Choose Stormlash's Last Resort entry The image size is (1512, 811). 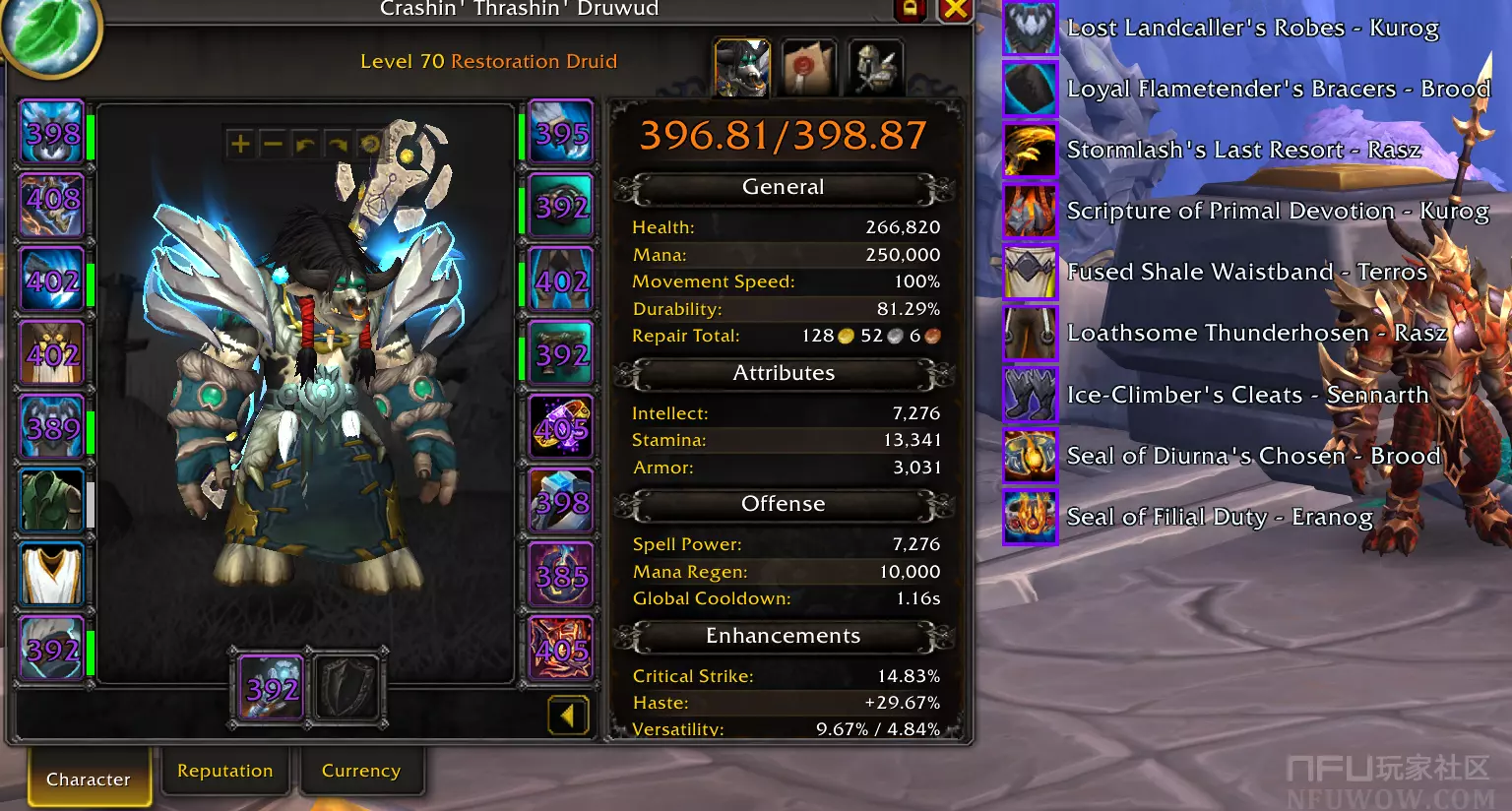pos(1243,150)
